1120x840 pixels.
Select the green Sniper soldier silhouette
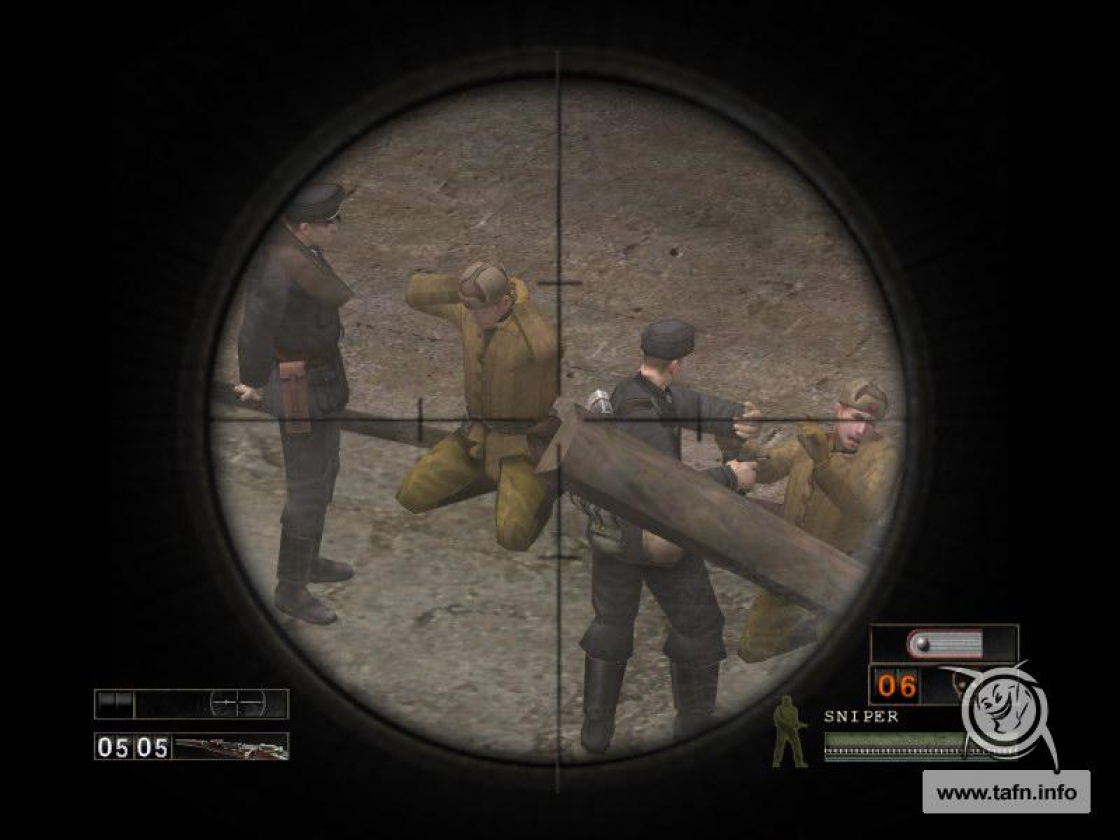click(789, 732)
